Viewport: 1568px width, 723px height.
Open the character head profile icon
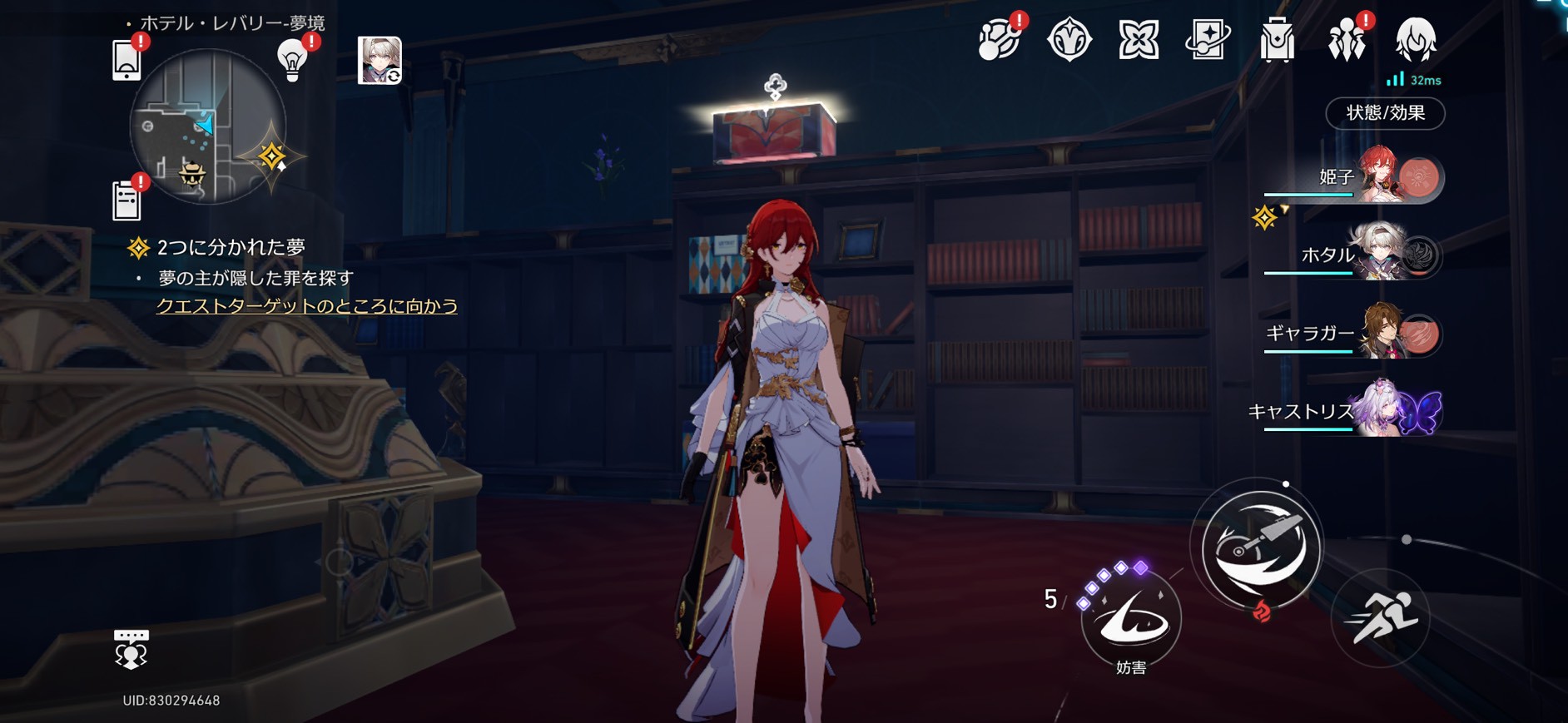pyautogui.click(x=1415, y=40)
